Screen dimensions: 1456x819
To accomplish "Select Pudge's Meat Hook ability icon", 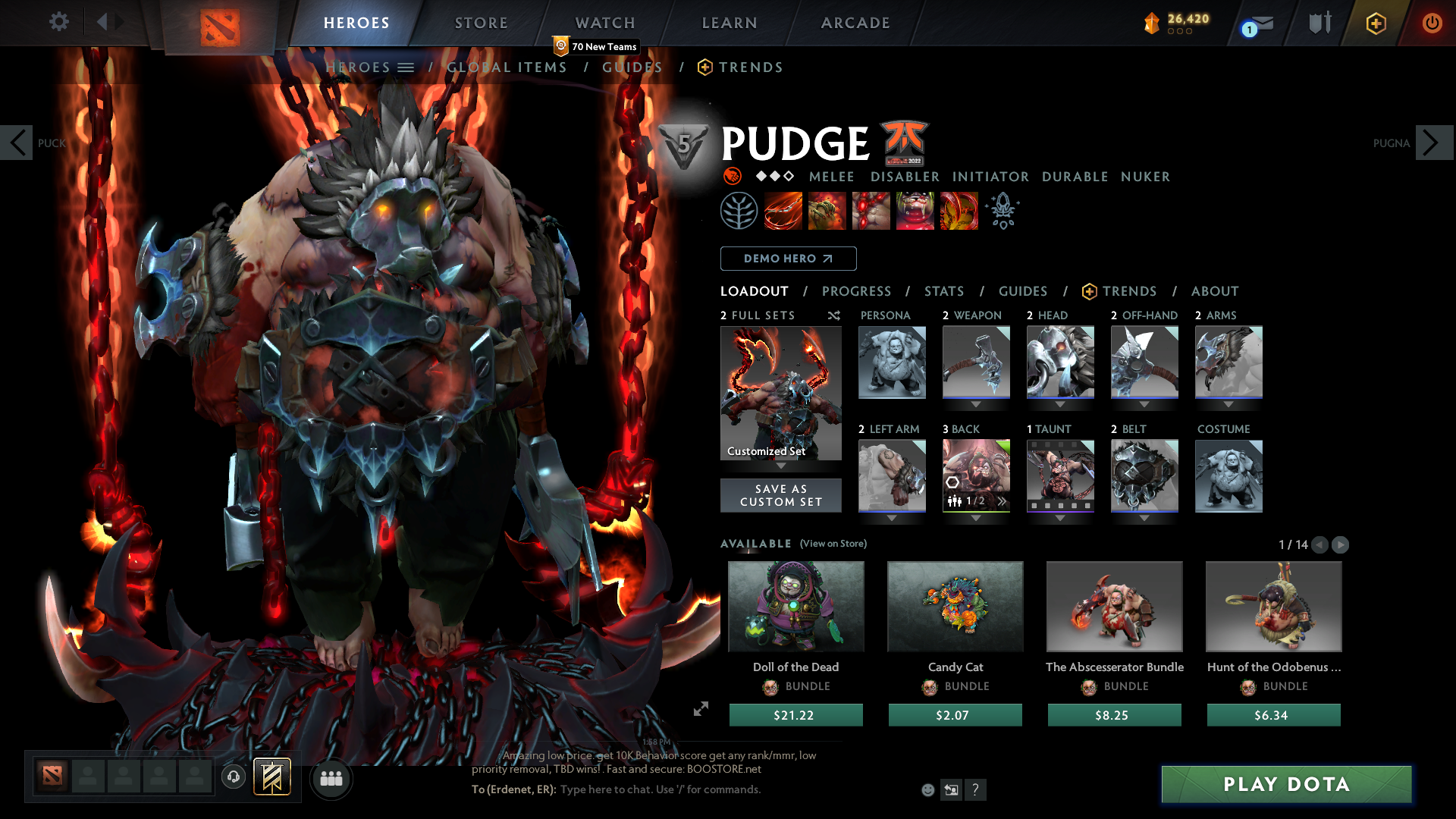I will pos(783,210).
